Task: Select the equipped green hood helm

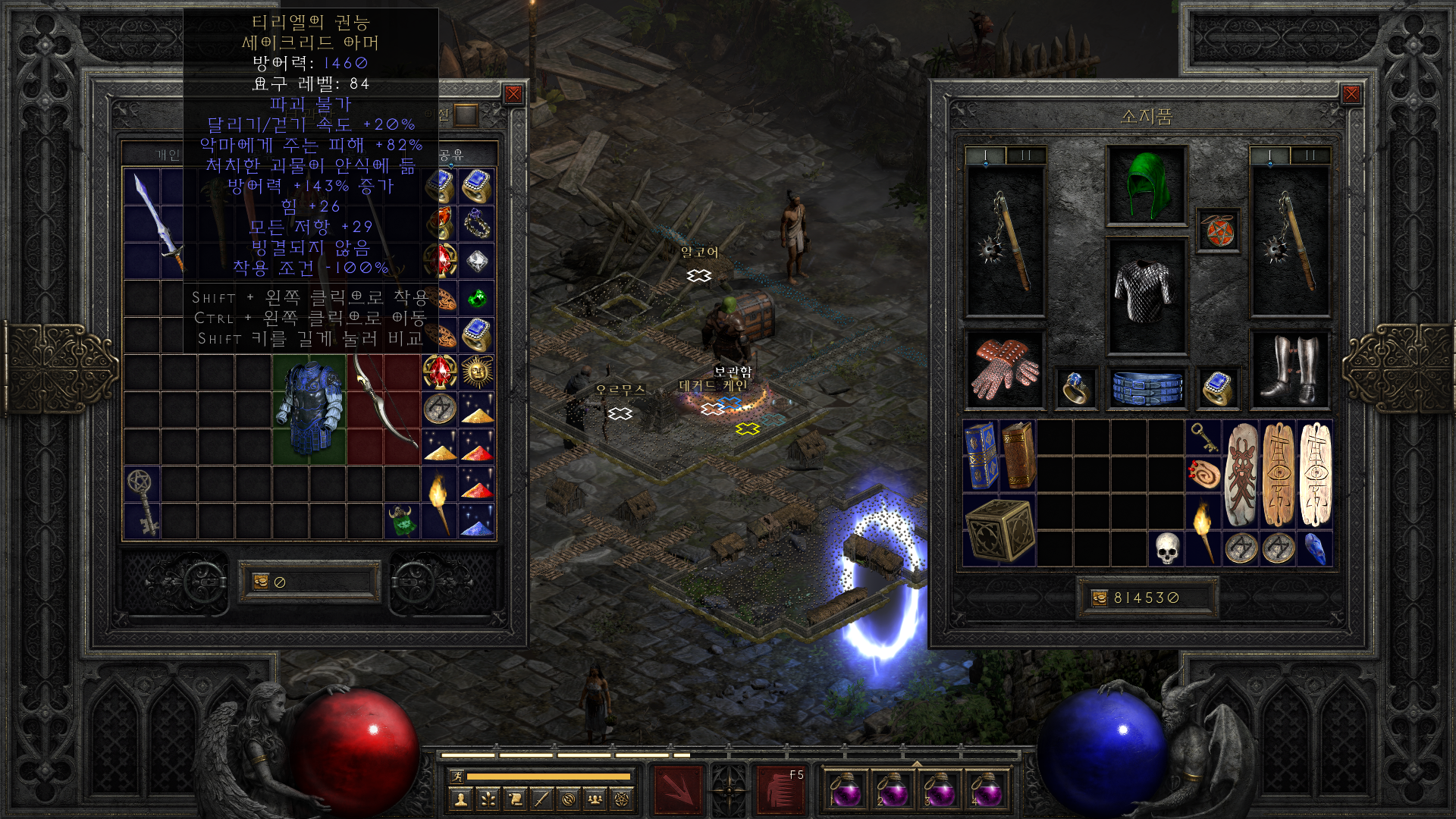Action: coord(1146,186)
